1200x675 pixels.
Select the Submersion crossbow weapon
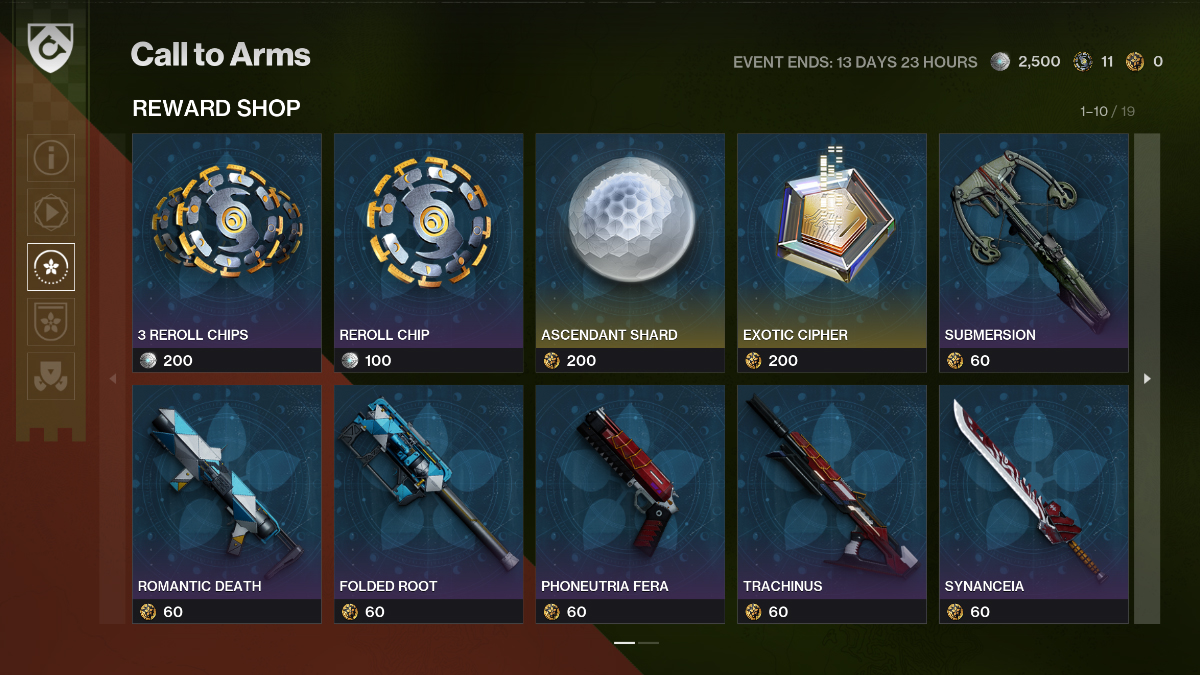[x=1033, y=252]
